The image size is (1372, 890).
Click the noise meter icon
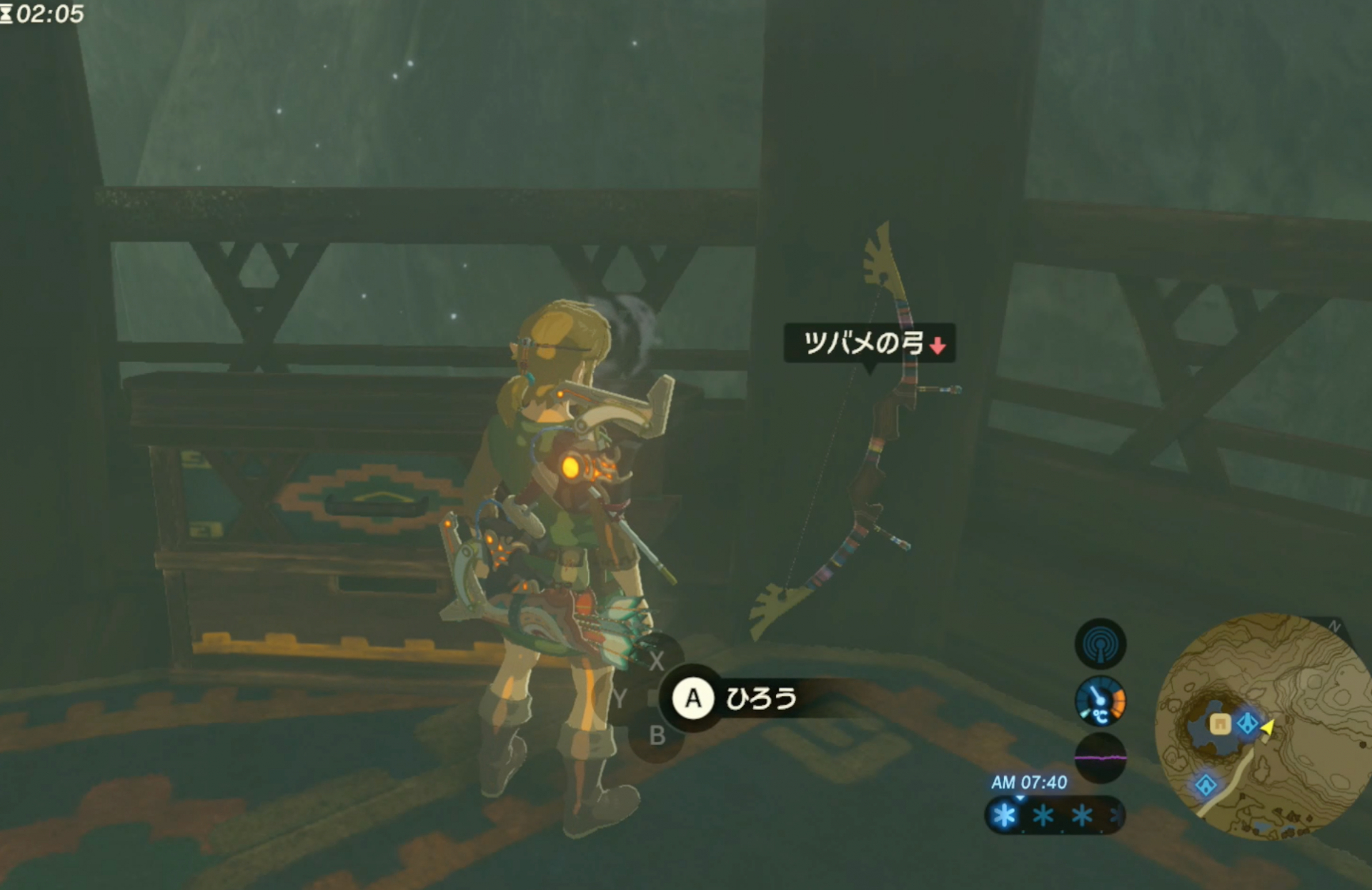(1101, 758)
